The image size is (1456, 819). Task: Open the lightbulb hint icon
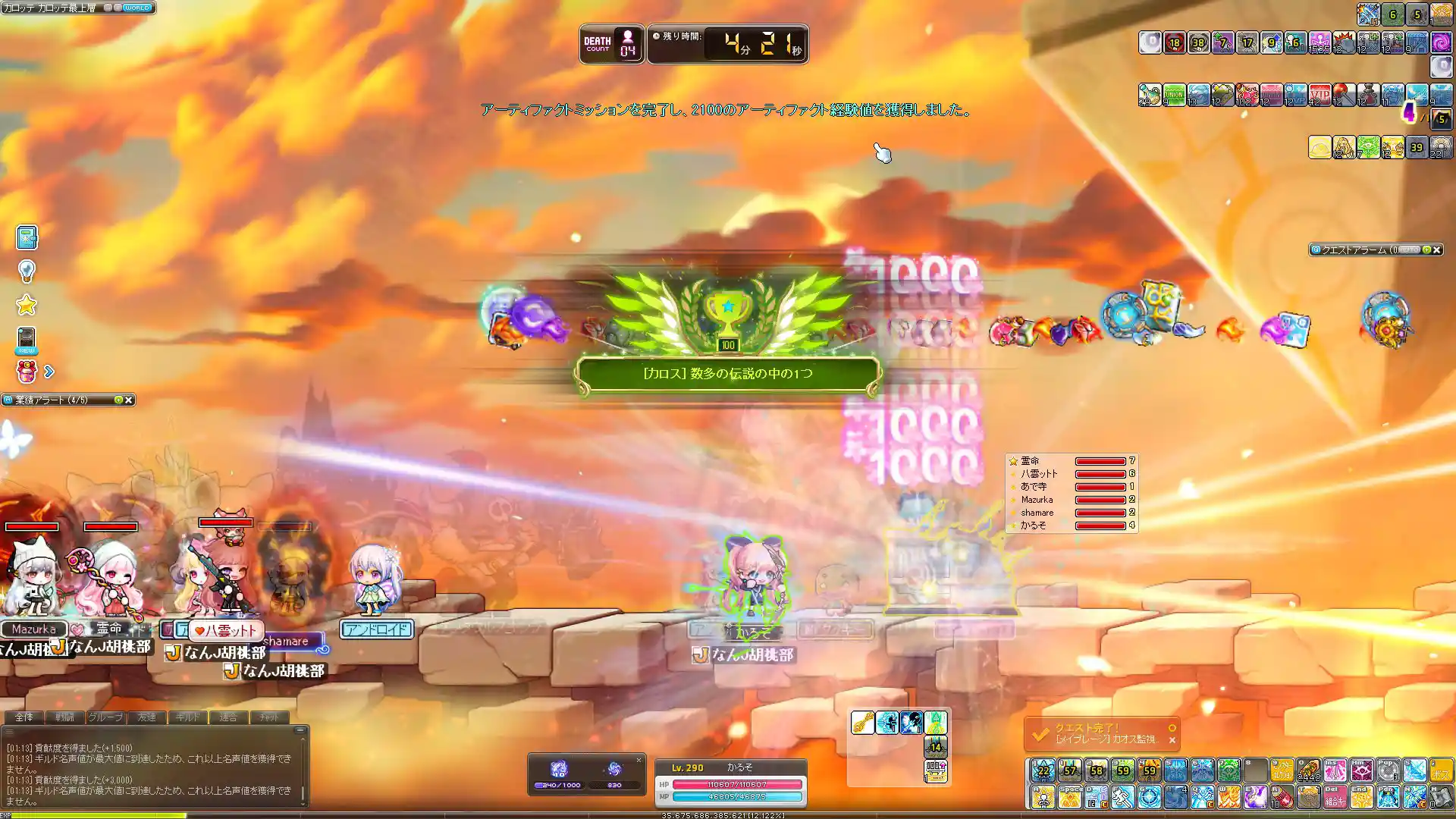click(27, 271)
